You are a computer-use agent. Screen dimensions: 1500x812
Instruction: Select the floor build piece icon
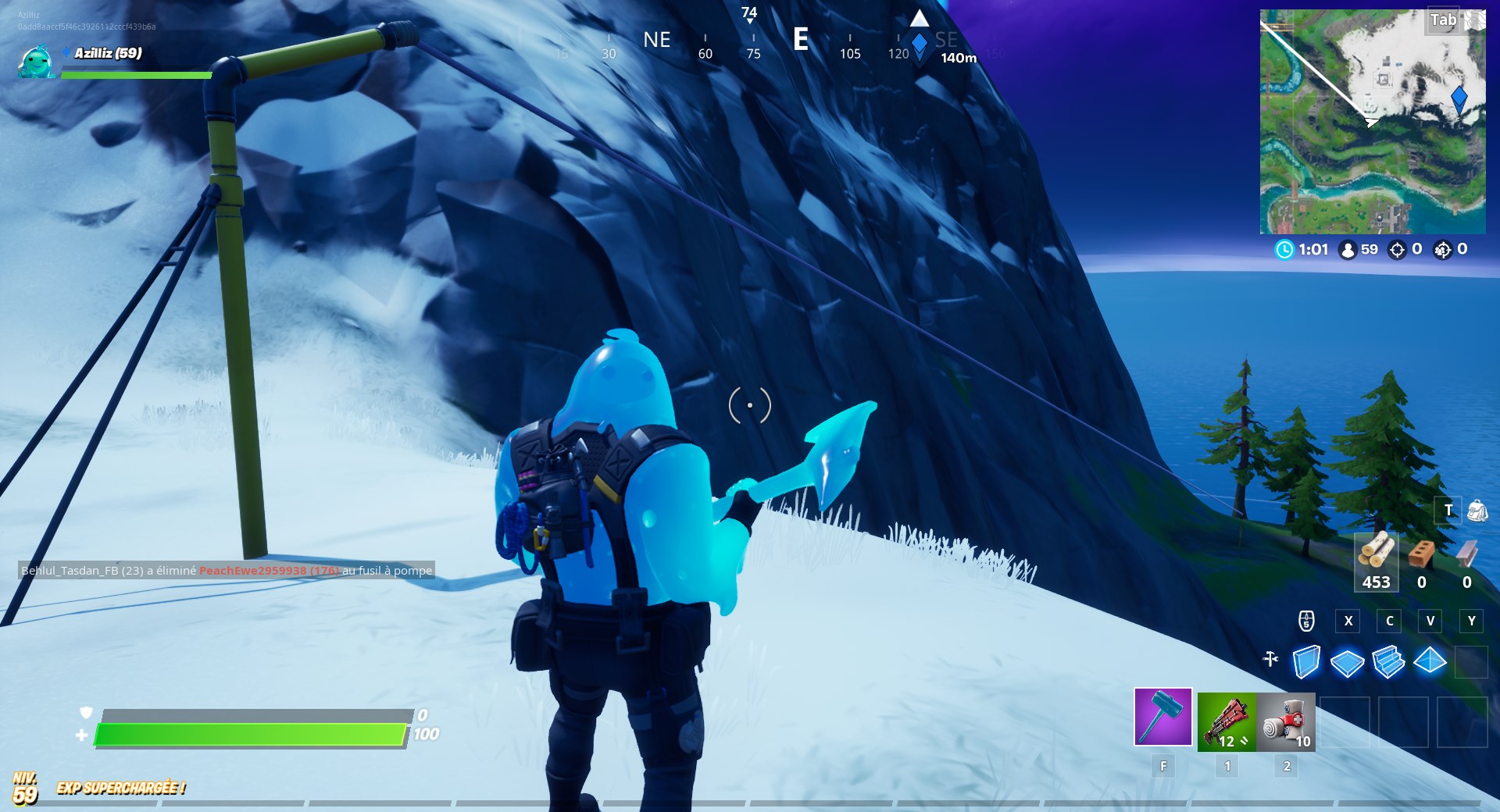1348,664
